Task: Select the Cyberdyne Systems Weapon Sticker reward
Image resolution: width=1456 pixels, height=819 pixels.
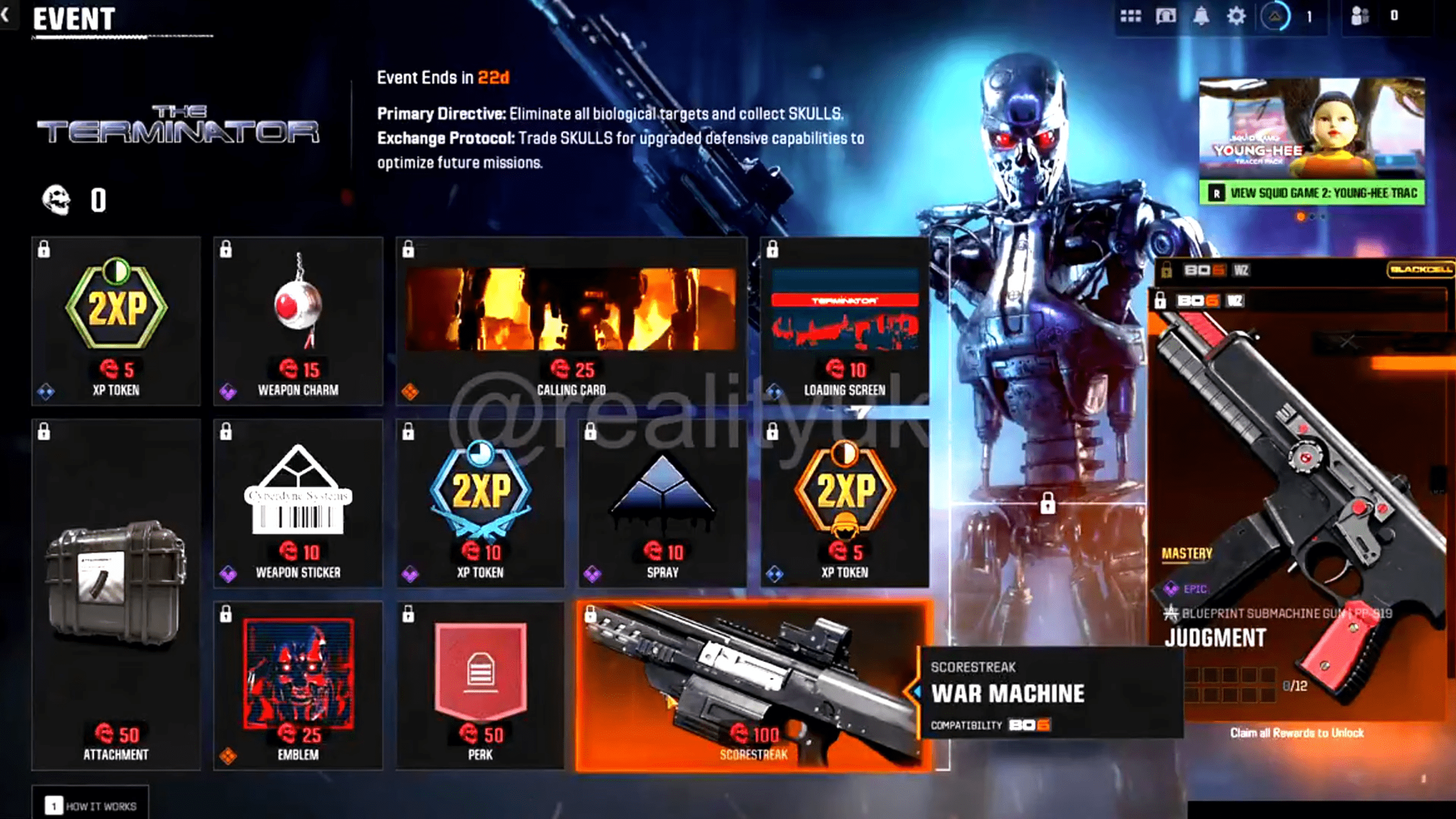Action: pos(298,501)
